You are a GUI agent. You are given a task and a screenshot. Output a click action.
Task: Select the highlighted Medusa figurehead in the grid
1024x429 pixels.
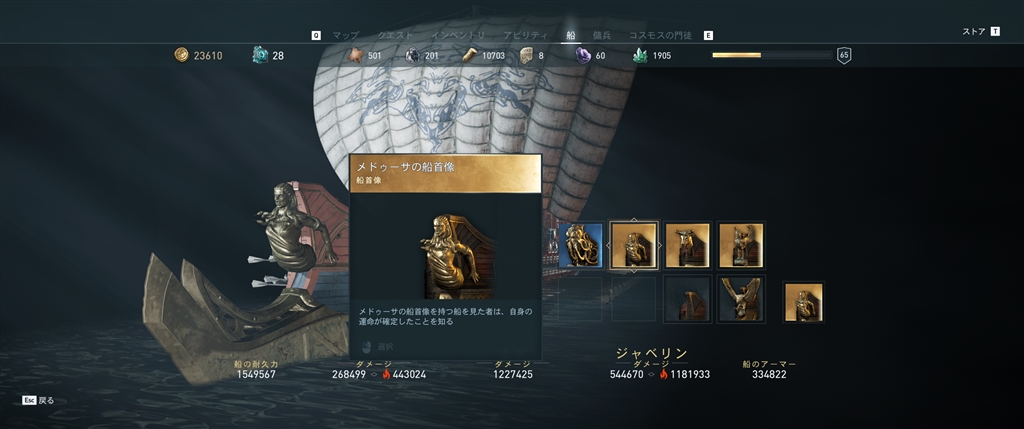634,246
